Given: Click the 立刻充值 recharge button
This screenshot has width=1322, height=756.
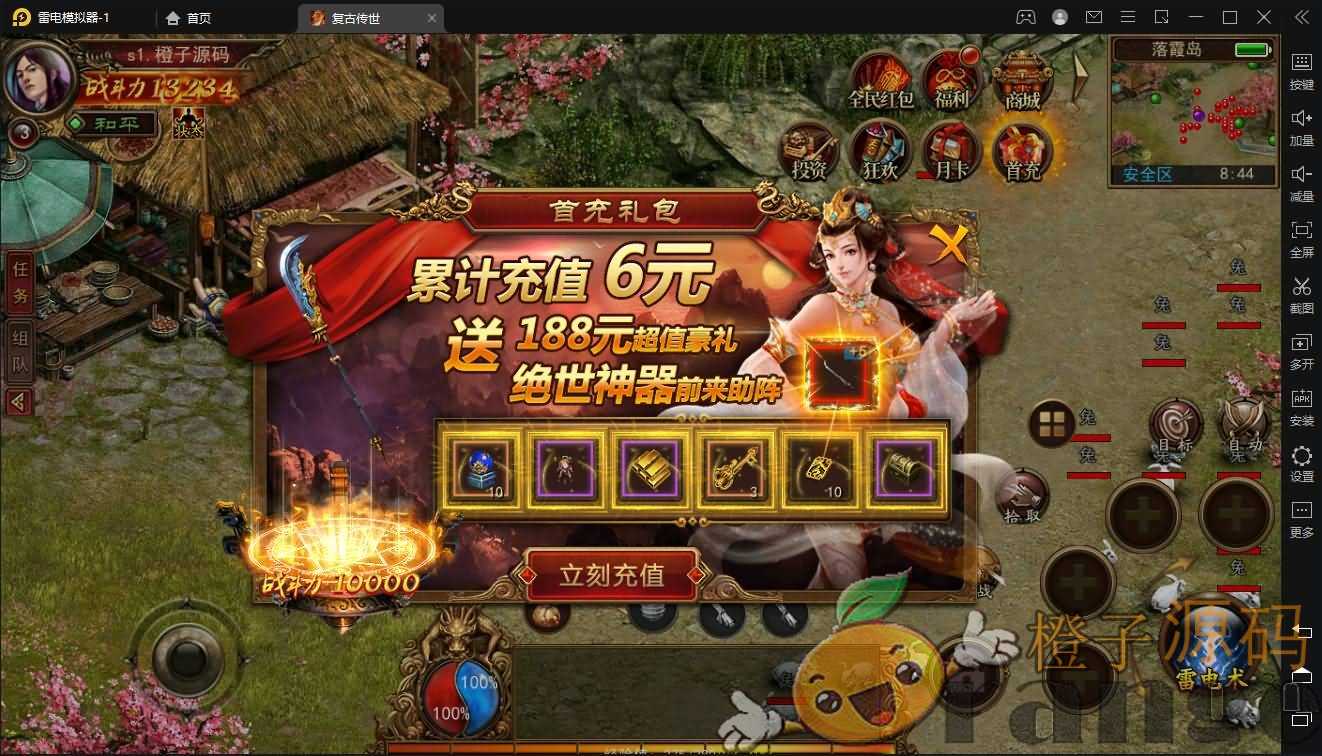Looking at the screenshot, I should 612,577.
